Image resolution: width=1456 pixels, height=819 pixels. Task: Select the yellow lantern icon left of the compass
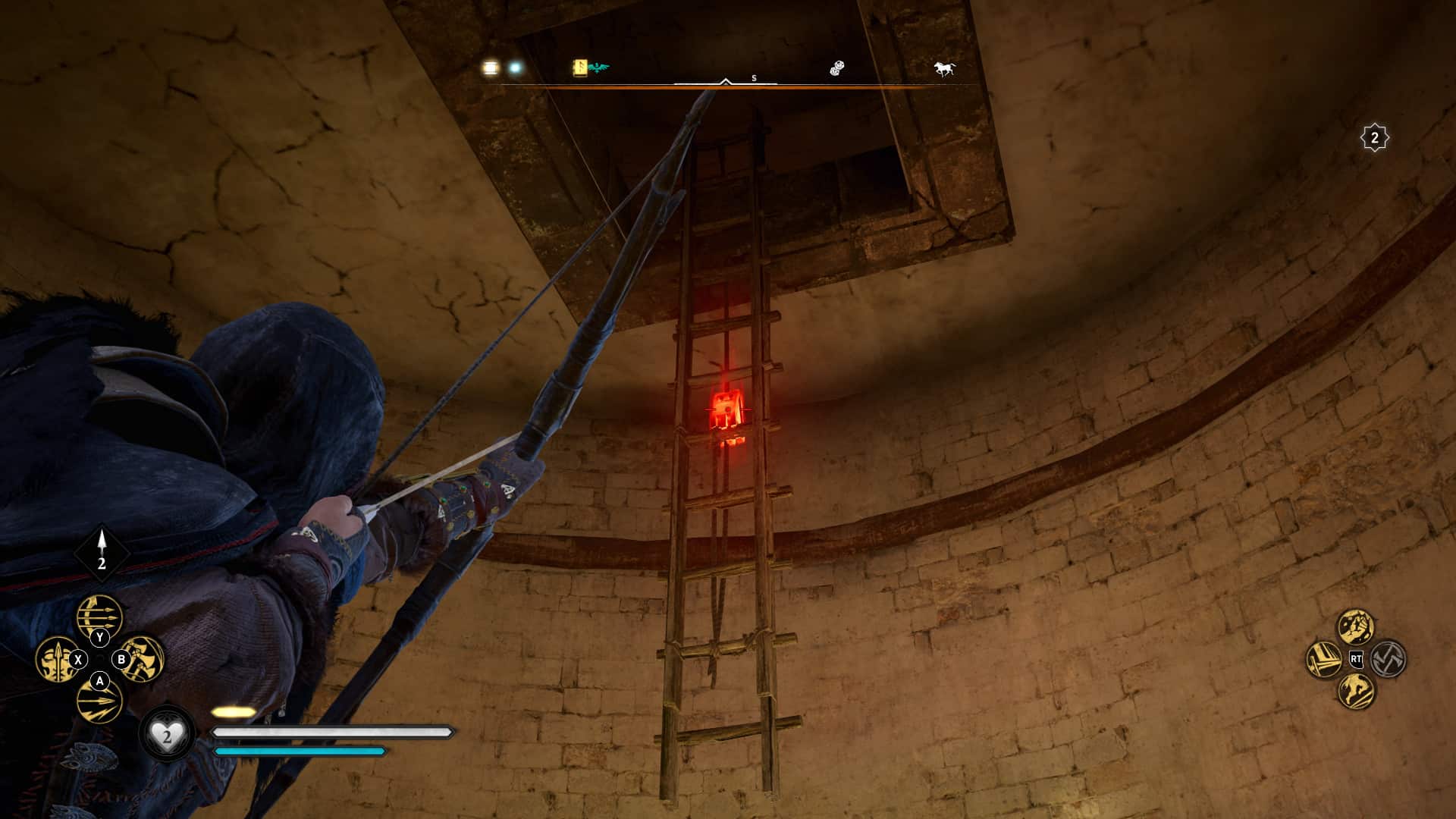click(489, 68)
